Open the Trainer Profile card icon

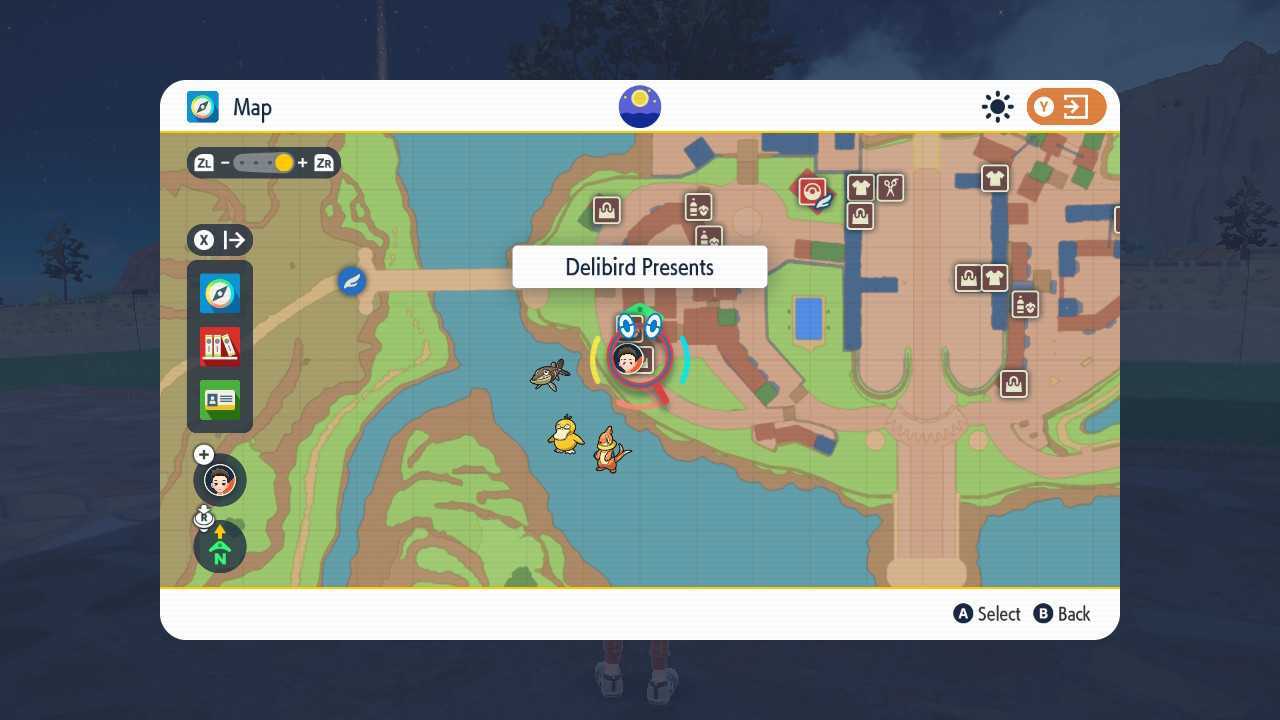click(x=219, y=398)
